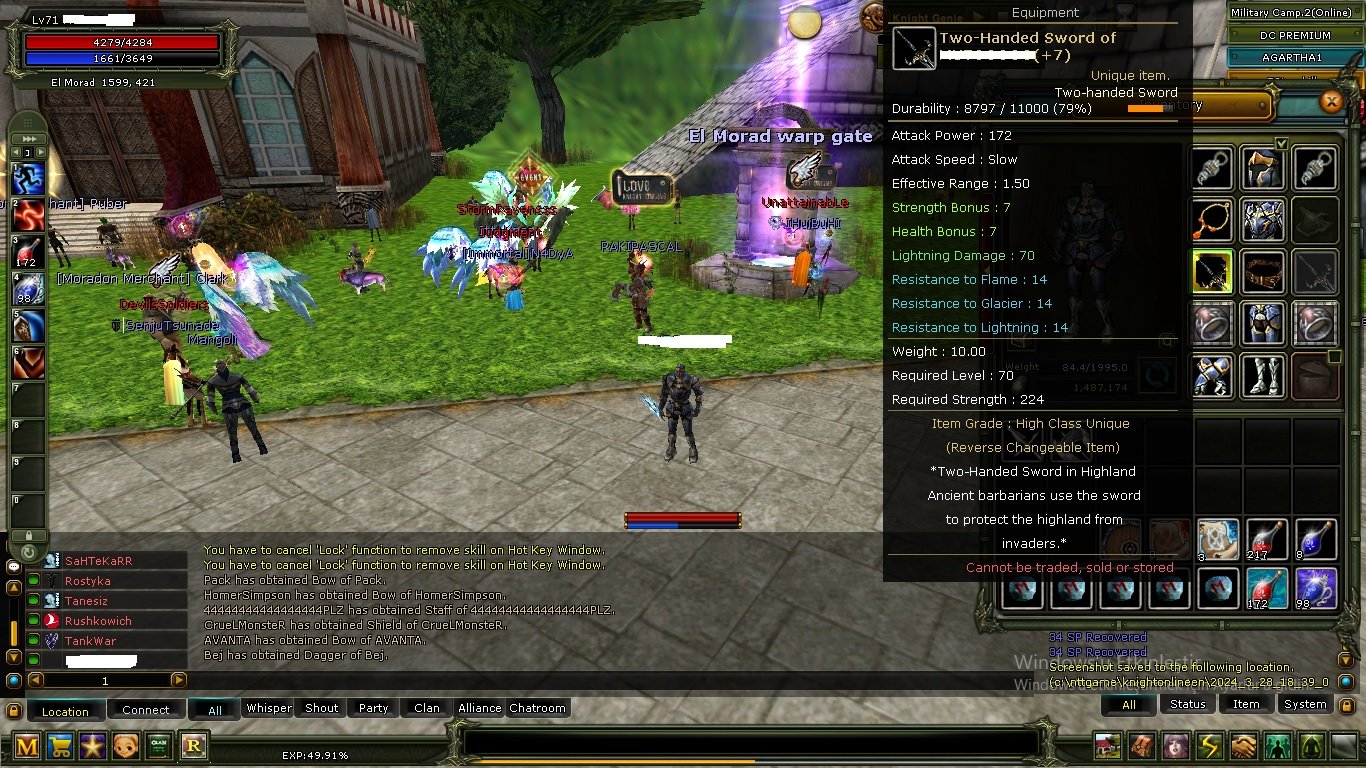This screenshot has width=1366, height=768.
Task: Click the left arrow next to chat page 1
Action: click(x=35, y=680)
